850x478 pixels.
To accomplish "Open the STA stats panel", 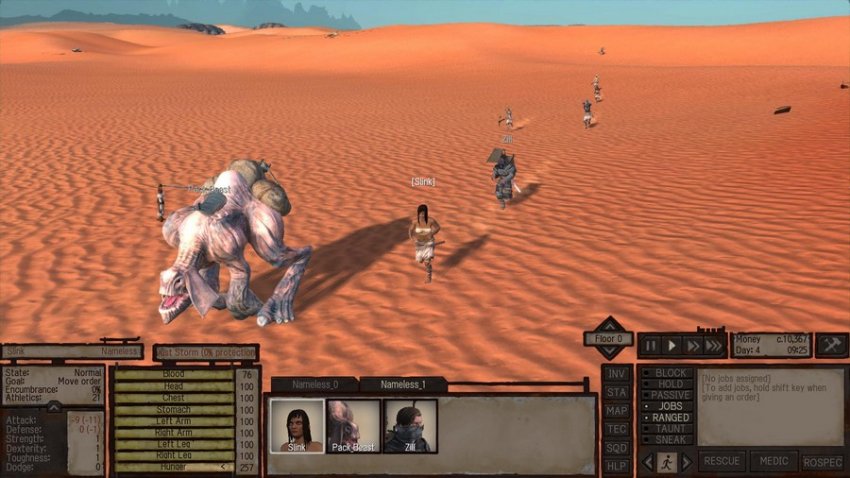I will click(617, 392).
